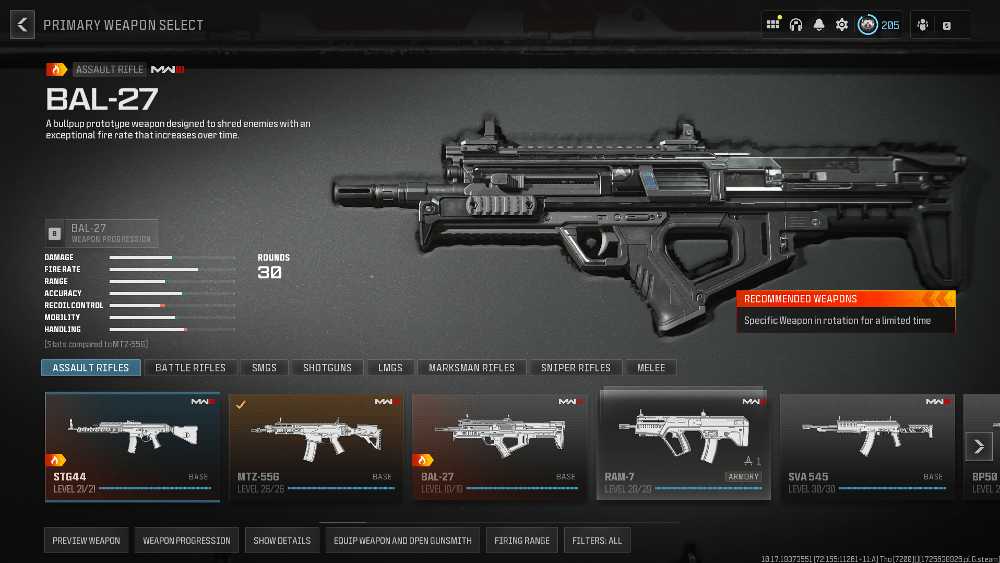Pick the BAL-27 weapon card
Image resolution: width=1000 pixels, height=563 pixels.
[x=500, y=446]
